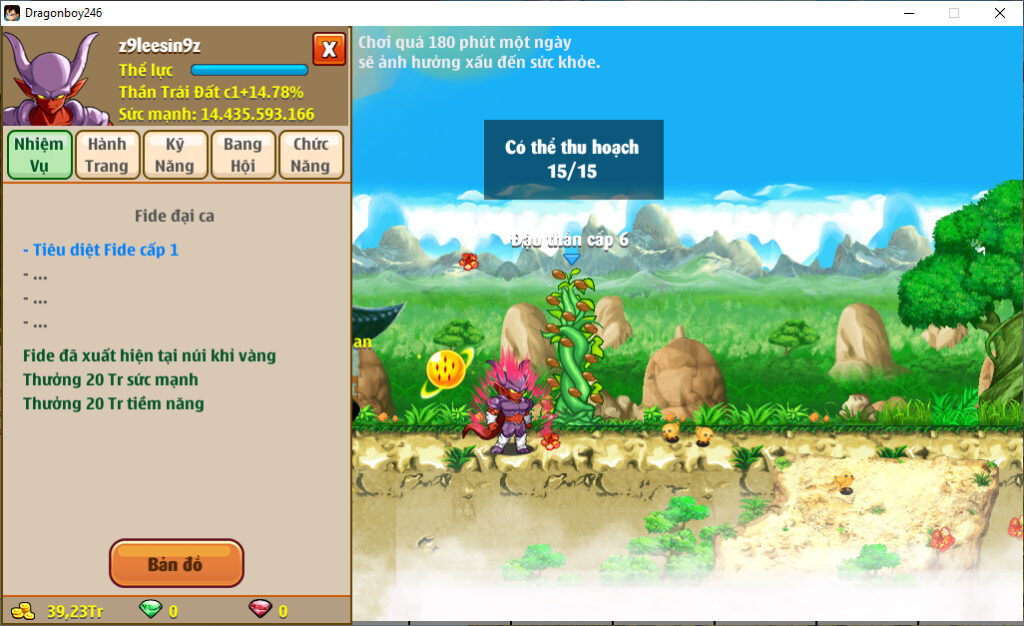The width and height of the screenshot is (1024, 626).
Task: Switch to the Chức Năng tab
Action: click(x=311, y=155)
